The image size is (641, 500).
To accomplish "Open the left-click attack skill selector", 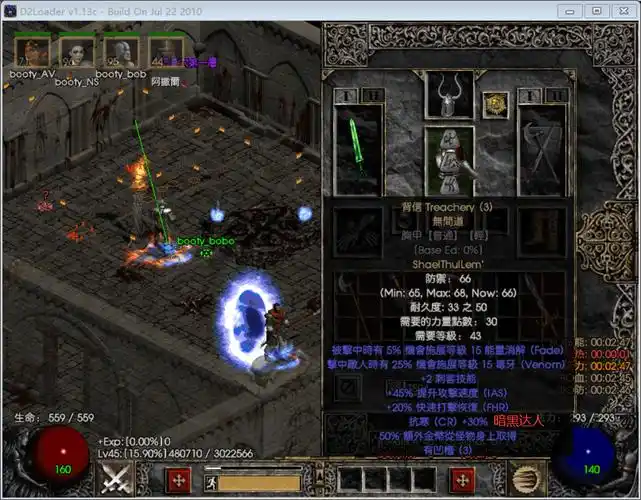I will coord(118,479).
